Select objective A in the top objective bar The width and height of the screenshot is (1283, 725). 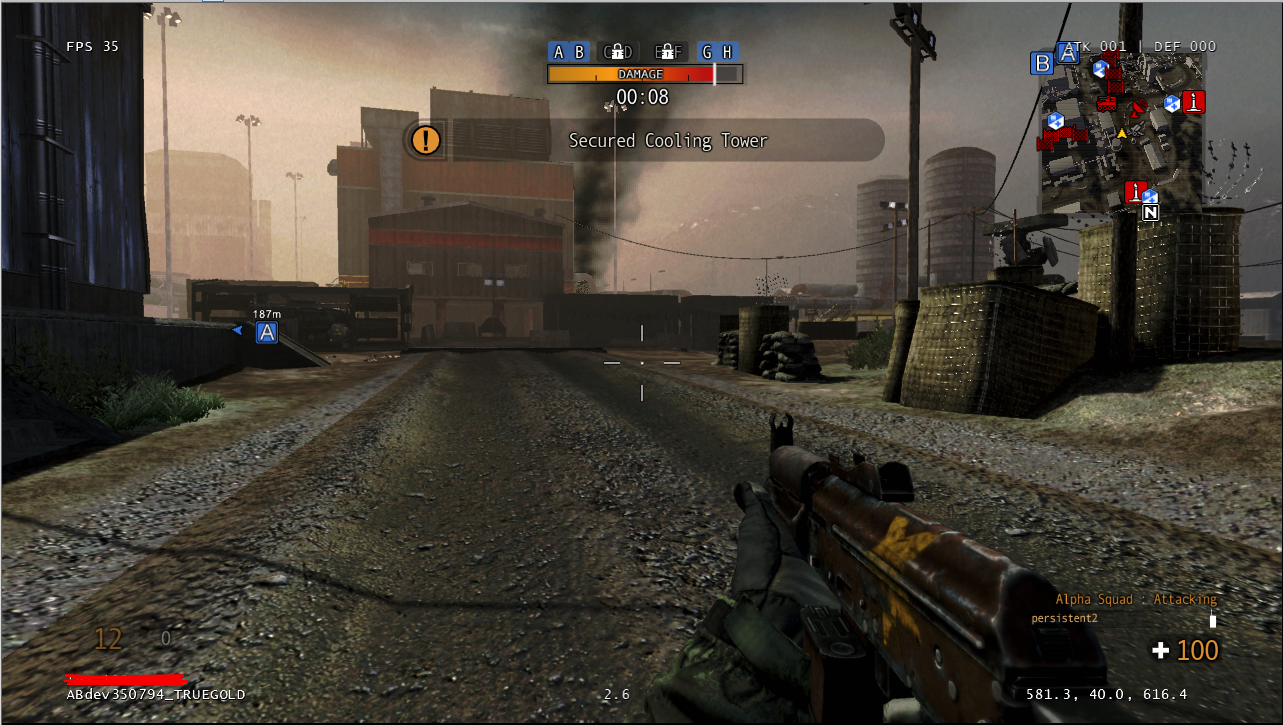(558, 52)
